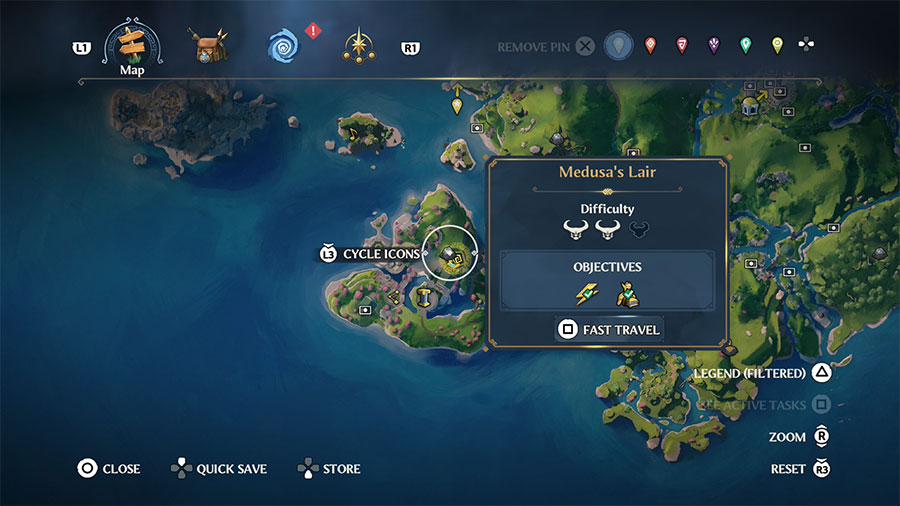Select the yellow pin marker

tap(777, 46)
